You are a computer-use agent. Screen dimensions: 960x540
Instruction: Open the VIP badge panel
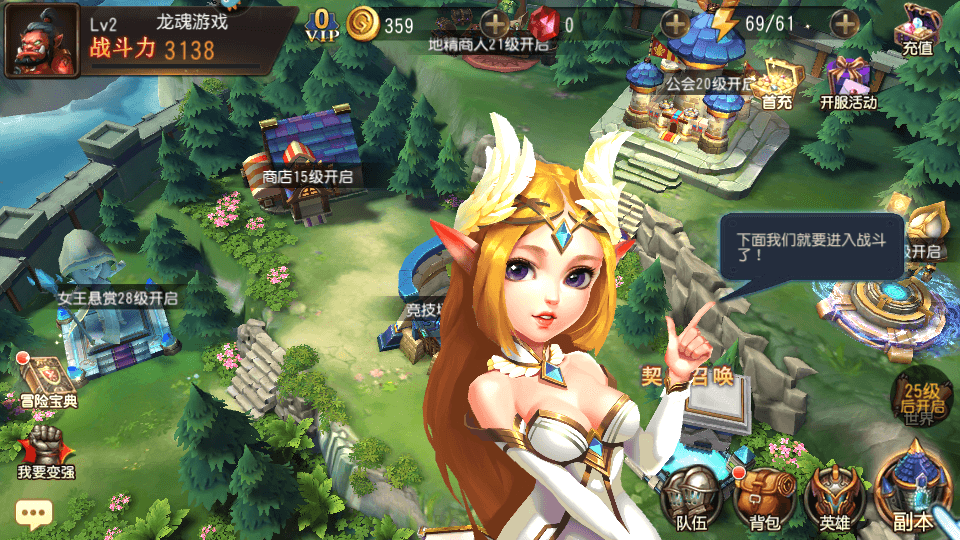[322, 24]
